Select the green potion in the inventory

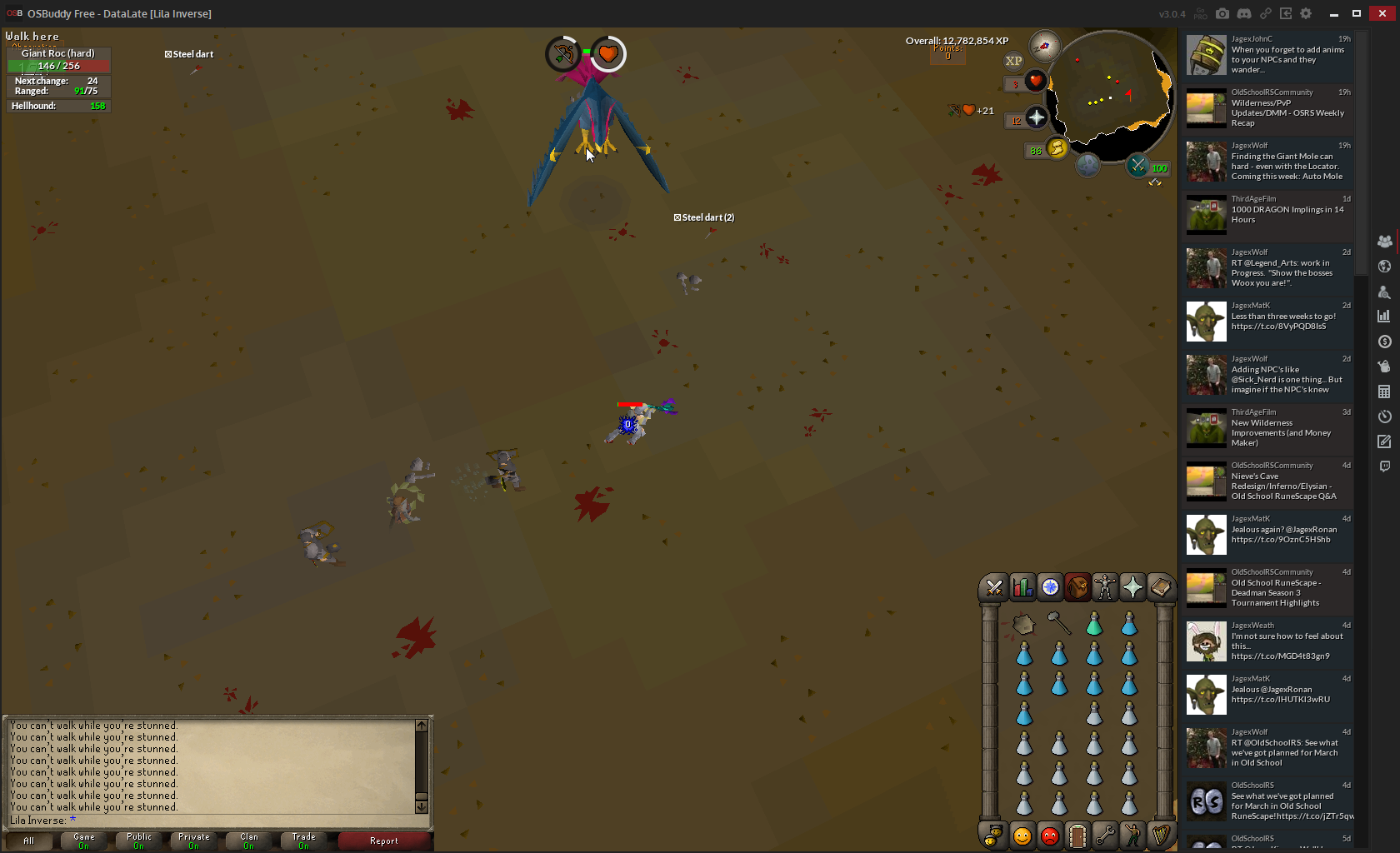point(1094,623)
